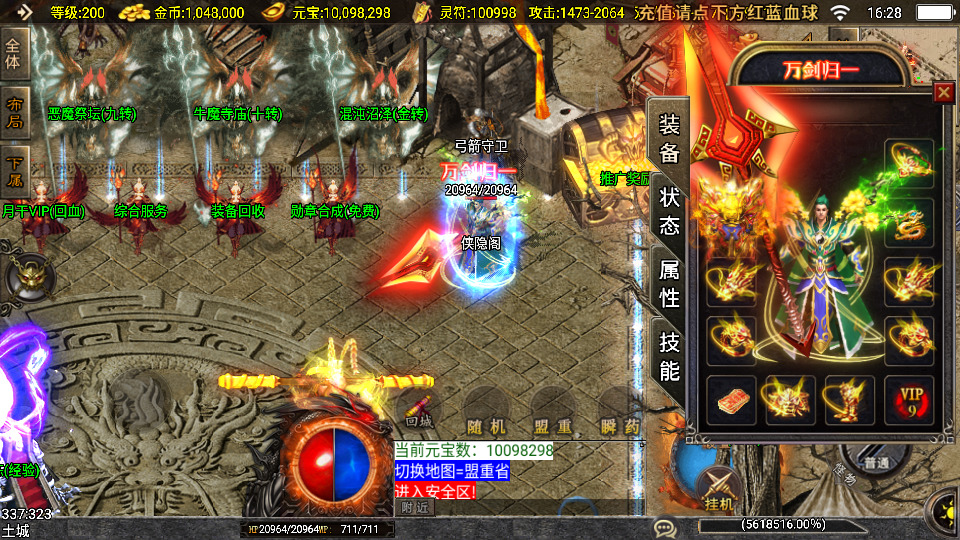Switch to the 状态 status tab

click(669, 210)
